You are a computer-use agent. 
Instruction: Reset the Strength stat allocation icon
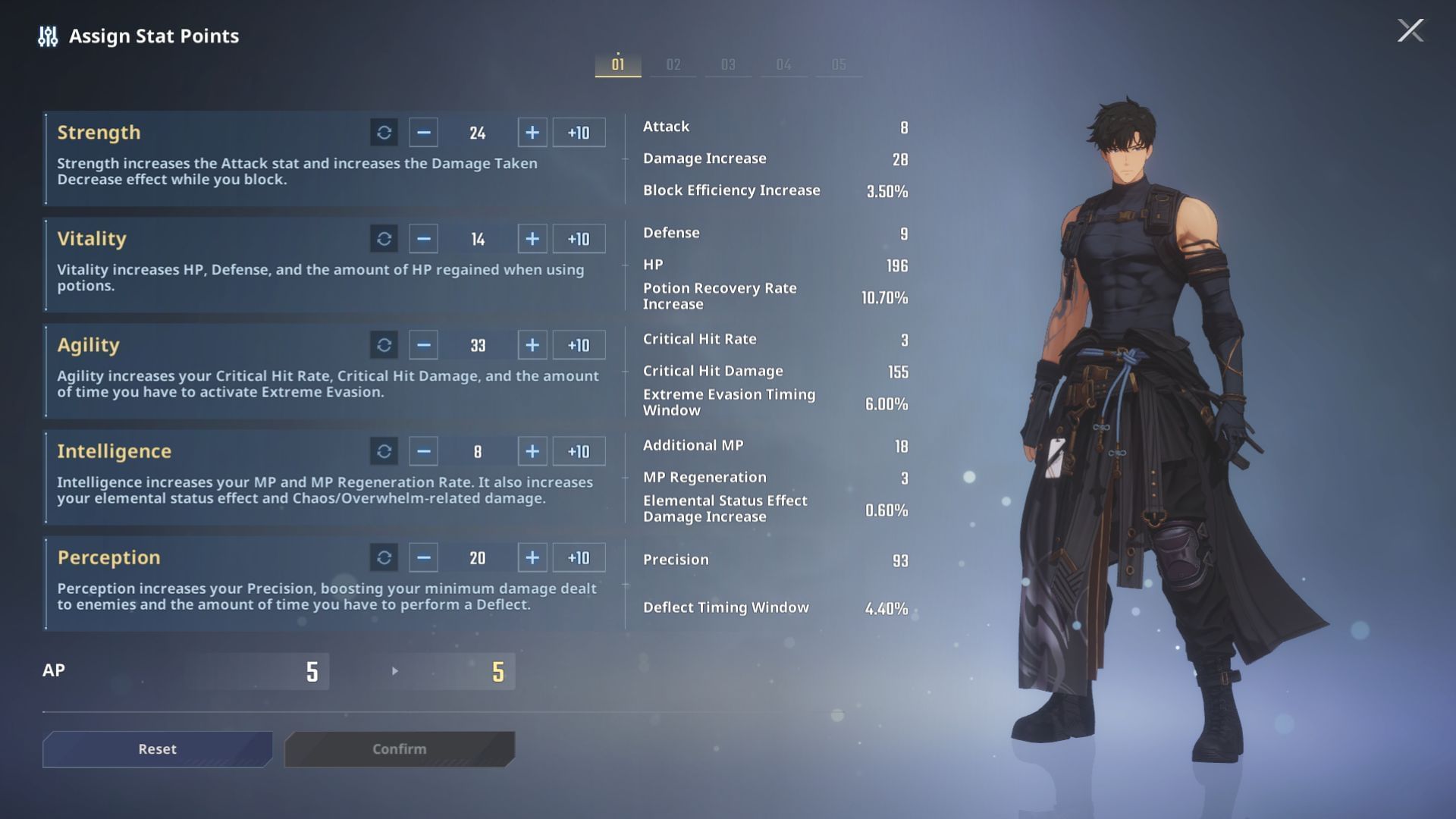point(384,132)
